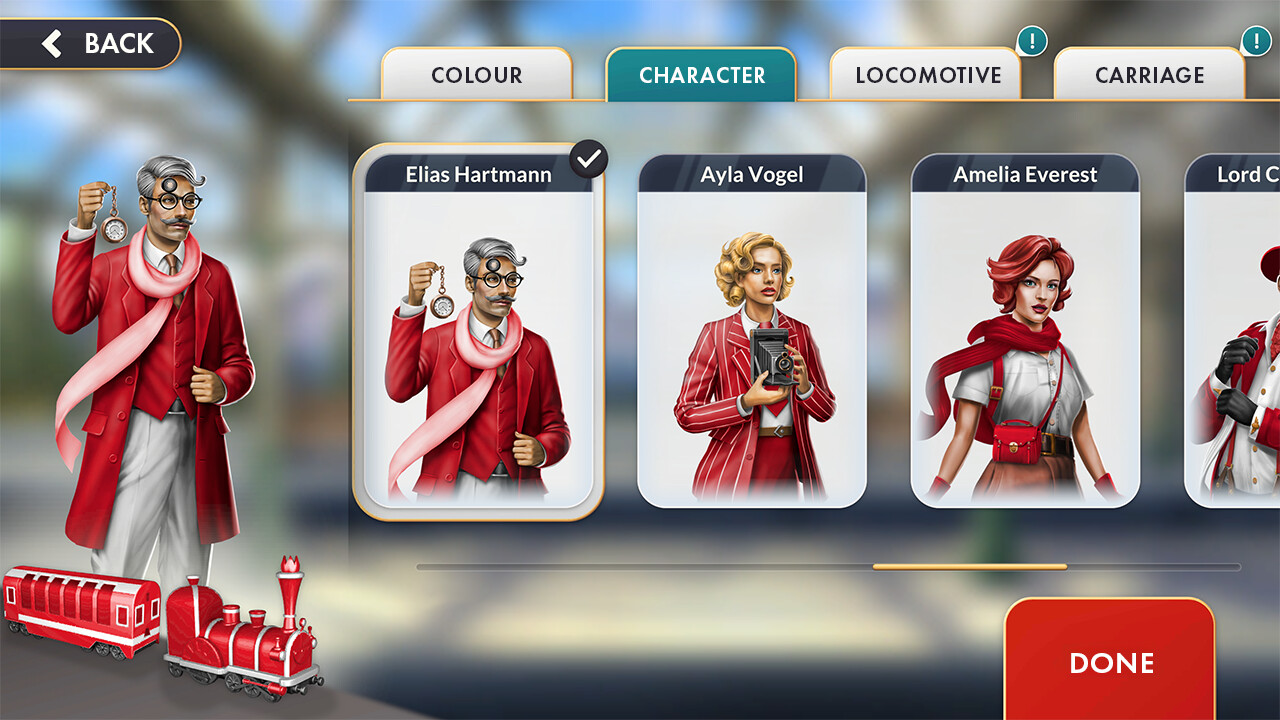Select the Character tab
1280x720 pixels.
pos(701,75)
